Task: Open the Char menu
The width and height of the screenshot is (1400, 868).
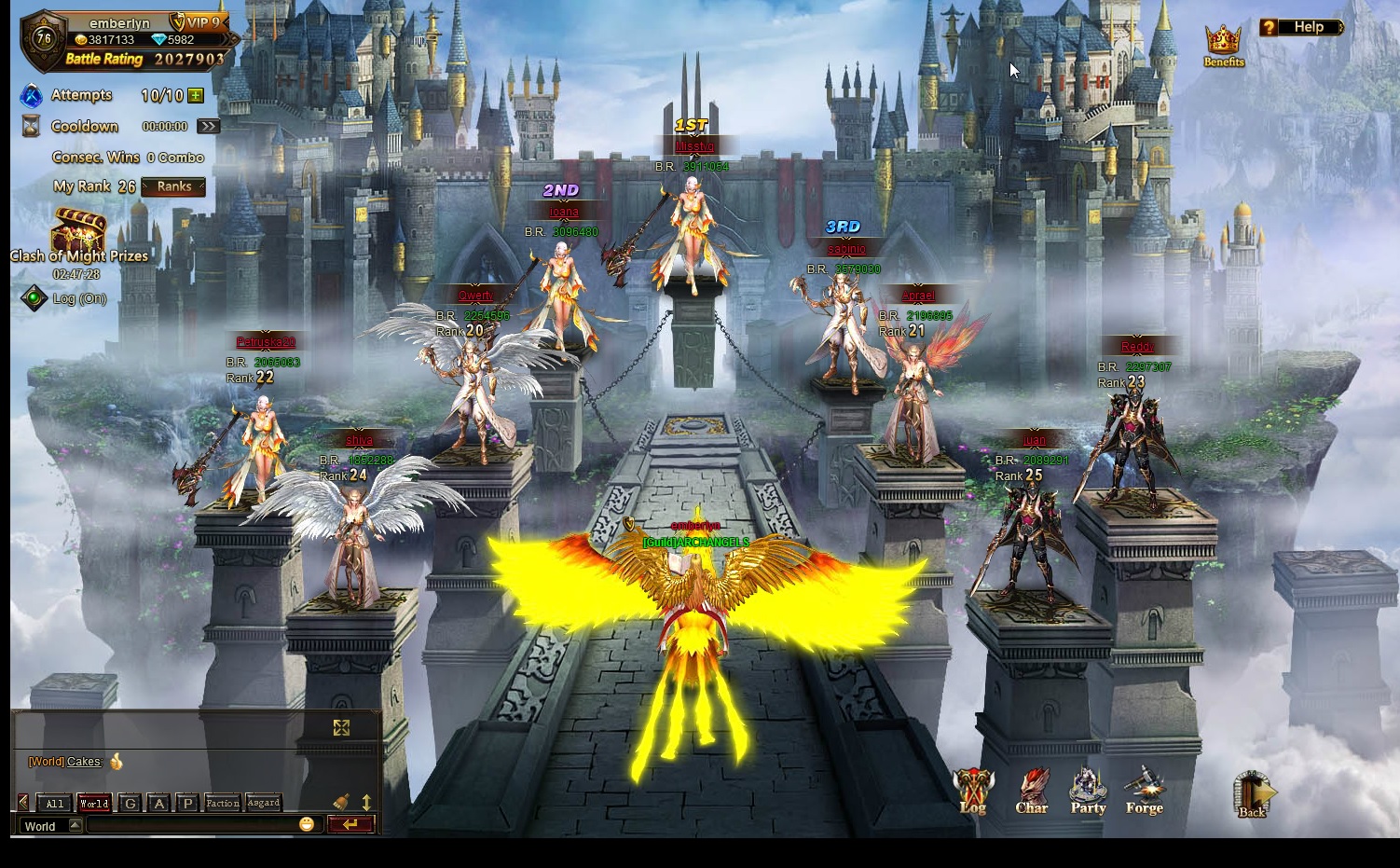Action: (x=1032, y=791)
